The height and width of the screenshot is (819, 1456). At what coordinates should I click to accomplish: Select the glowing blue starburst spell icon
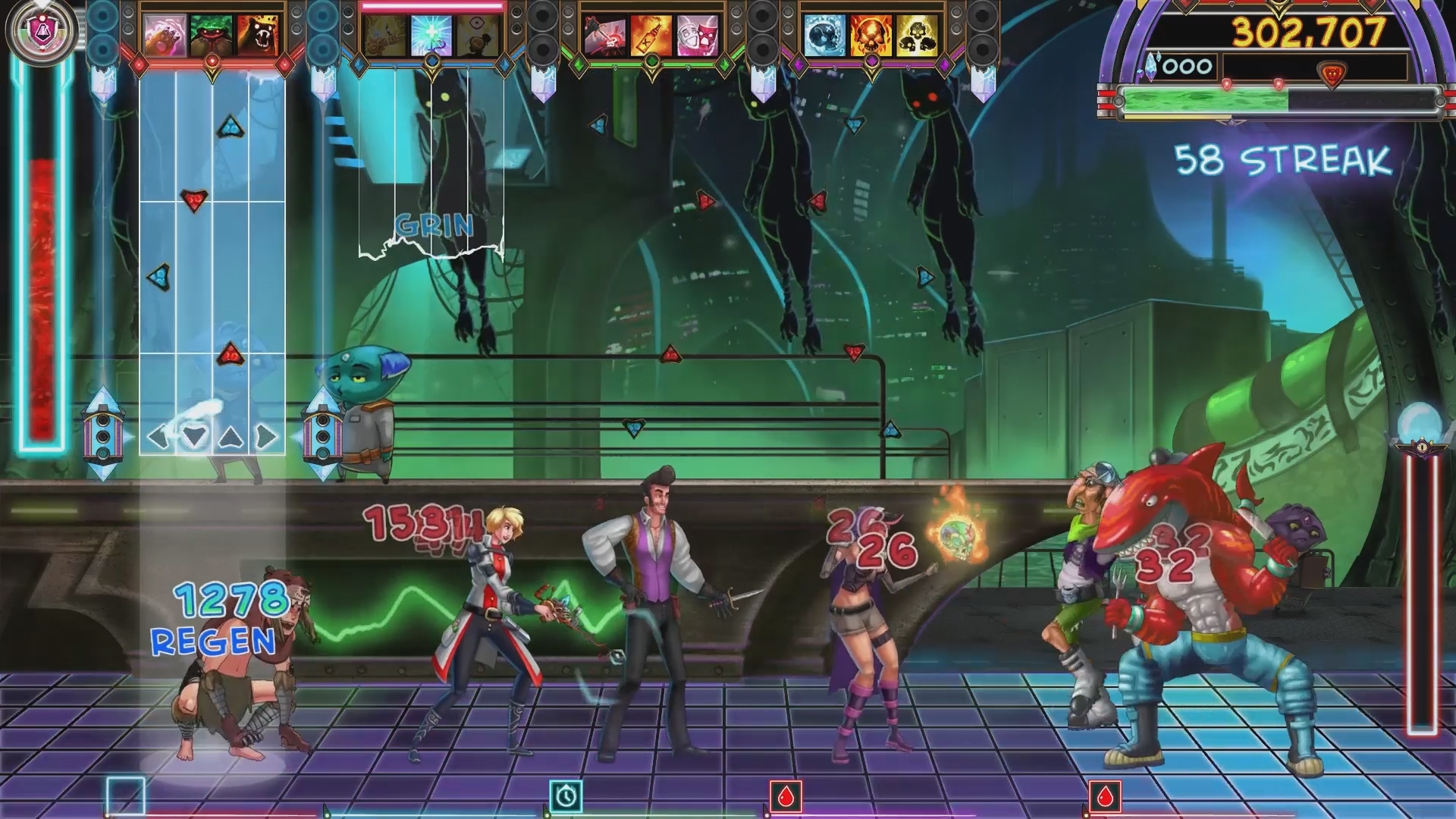coord(431,34)
